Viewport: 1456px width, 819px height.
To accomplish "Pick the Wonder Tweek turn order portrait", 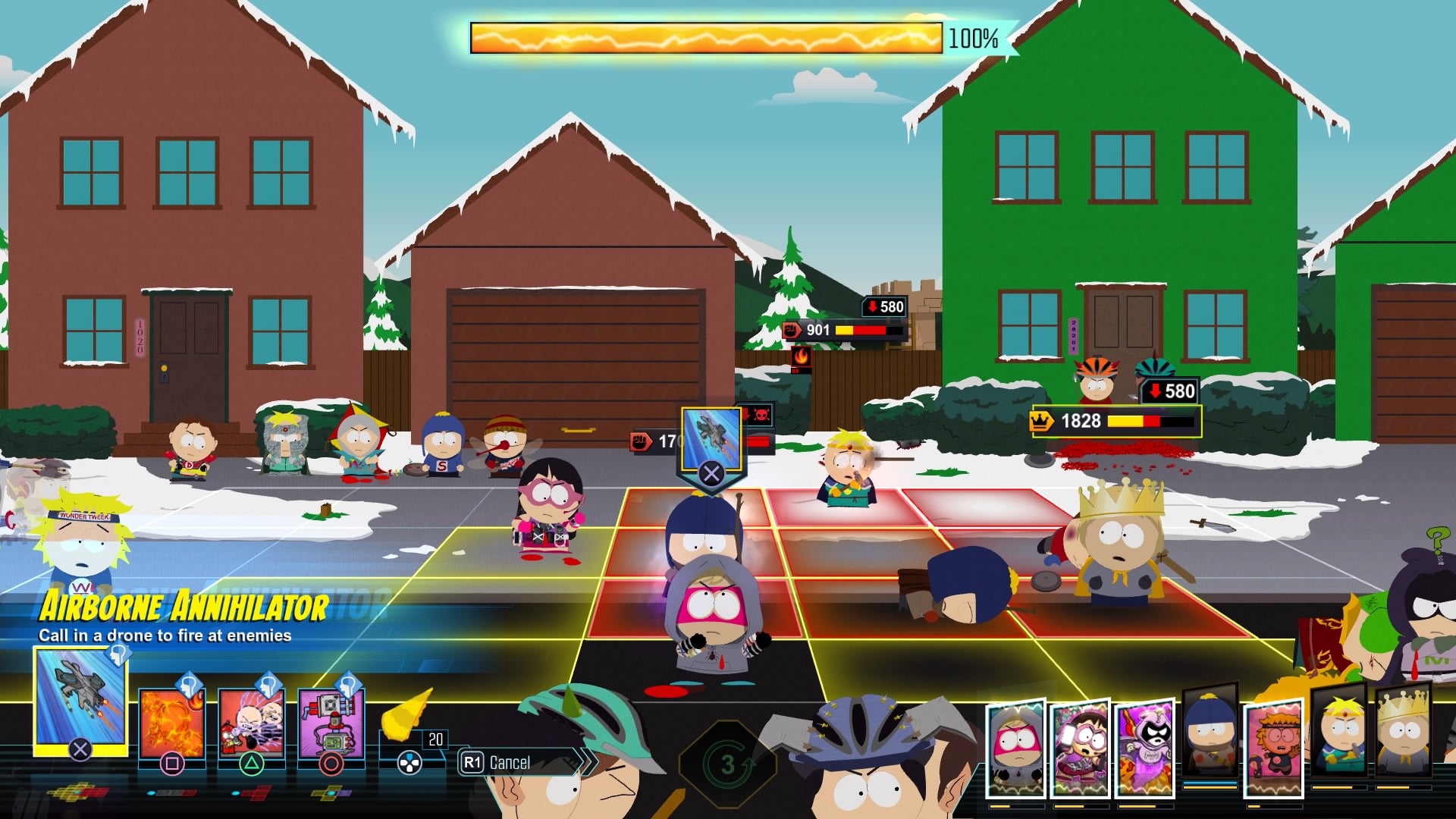I will coord(1274,747).
